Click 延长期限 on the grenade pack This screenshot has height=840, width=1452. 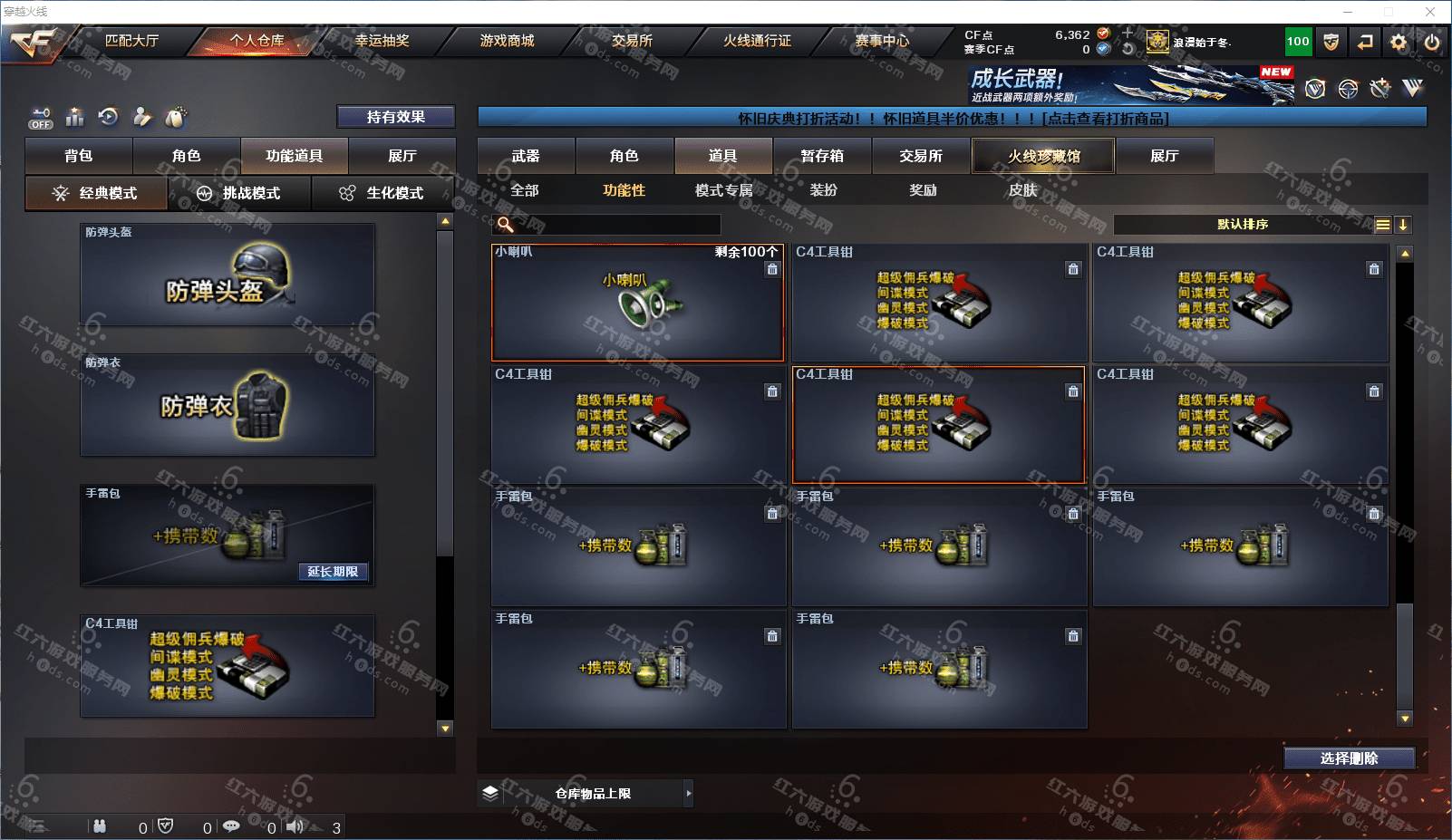(x=333, y=572)
